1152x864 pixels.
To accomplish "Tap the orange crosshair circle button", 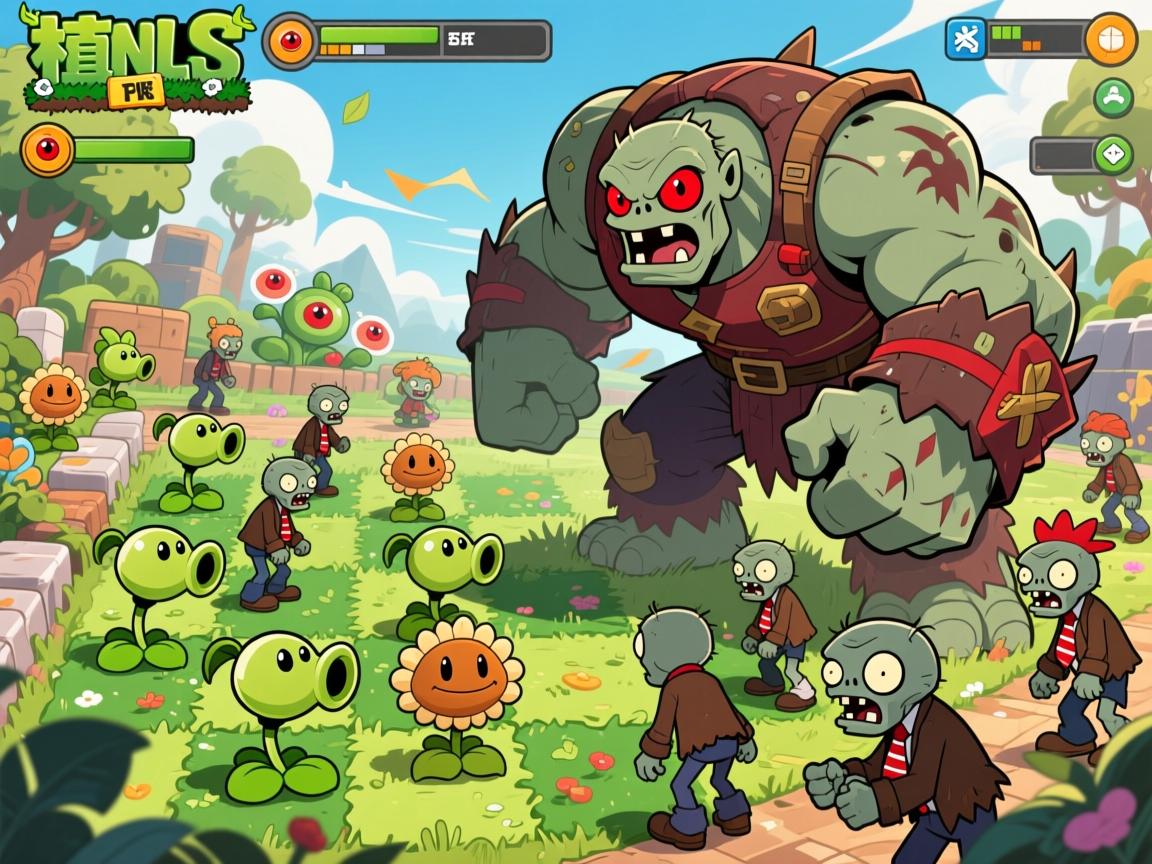I will coord(1110,39).
